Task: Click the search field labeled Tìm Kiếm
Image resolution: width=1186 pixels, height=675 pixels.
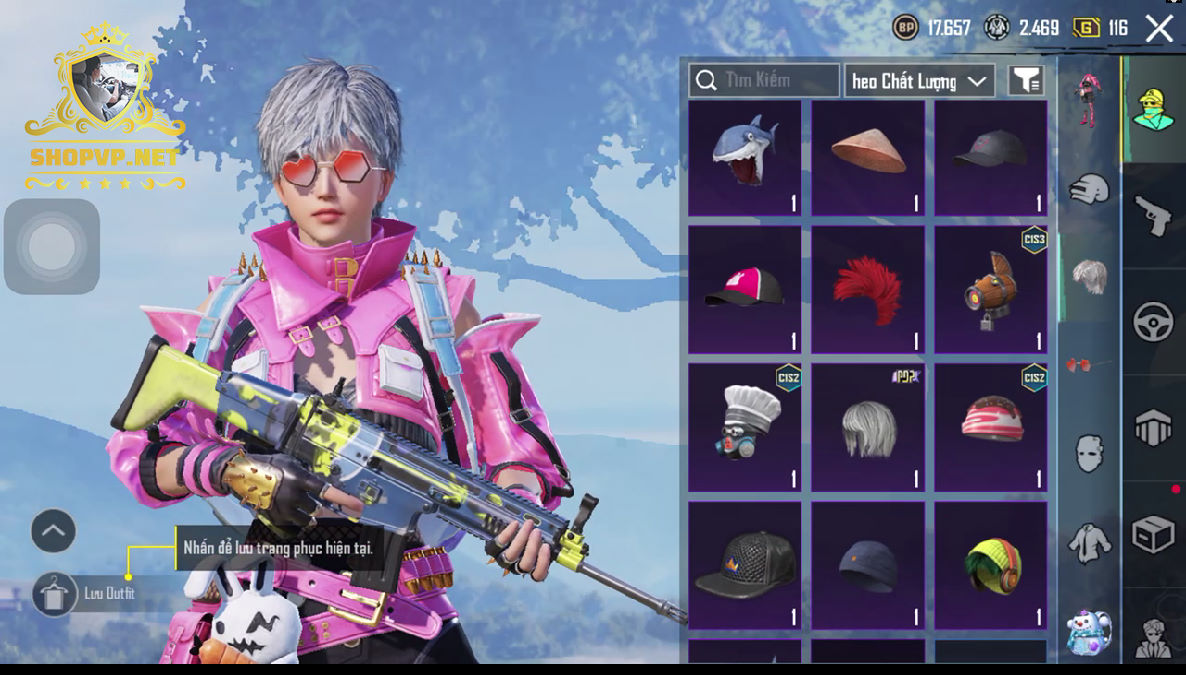Action: pos(764,80)
